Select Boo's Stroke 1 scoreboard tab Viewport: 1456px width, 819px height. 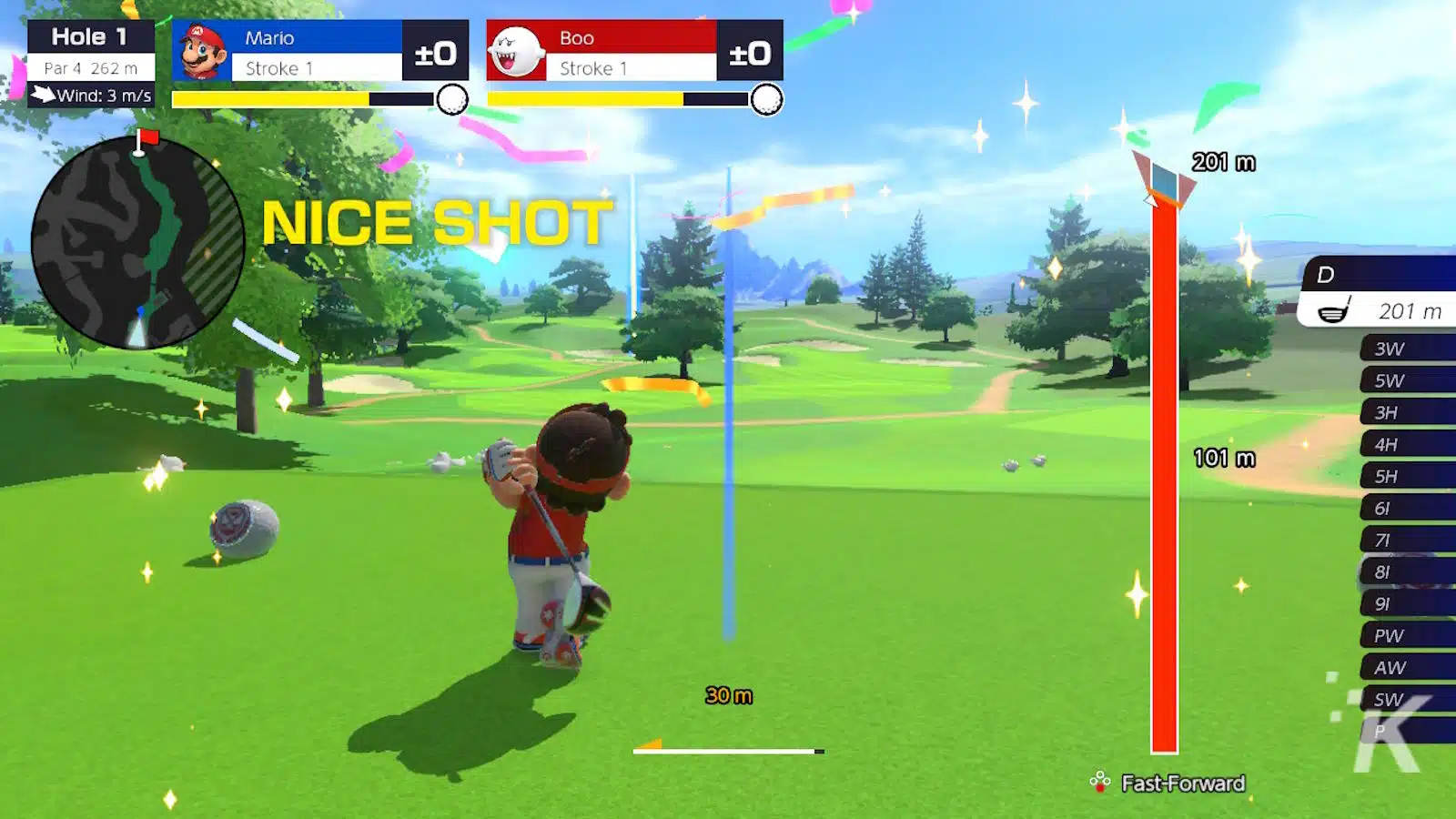[x=630, y=67]
